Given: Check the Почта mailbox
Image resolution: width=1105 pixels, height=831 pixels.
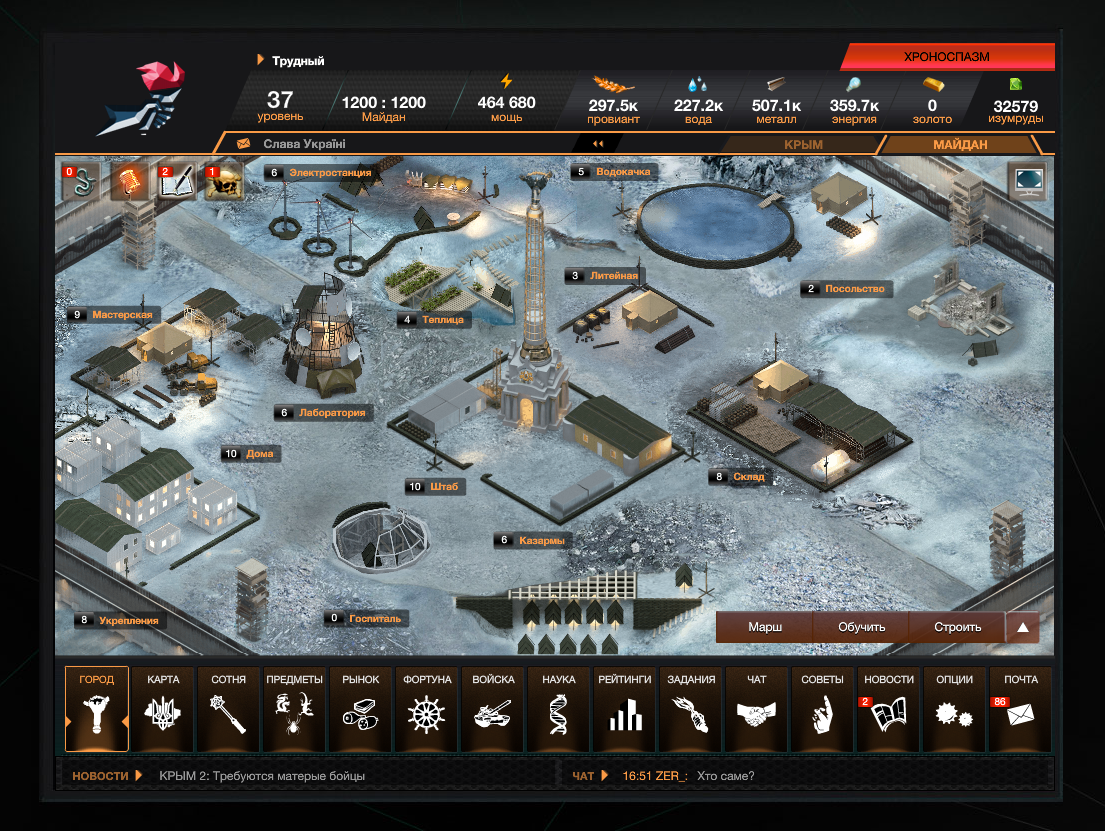Looking at the screenshot, I should point(1021,709).
